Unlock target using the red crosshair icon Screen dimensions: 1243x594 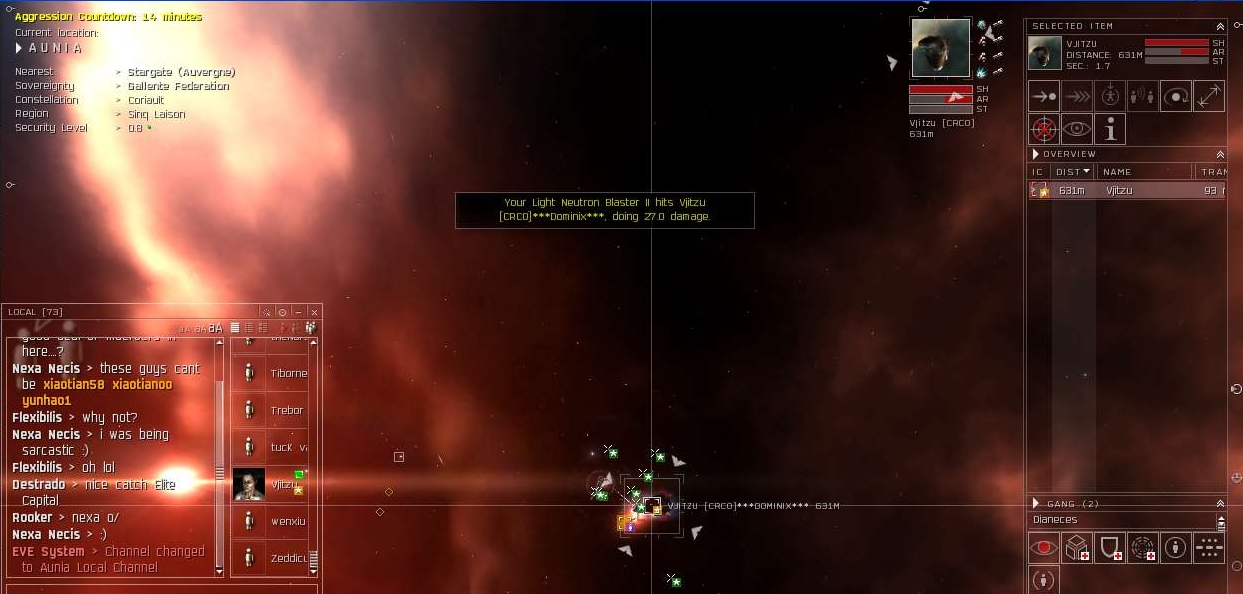1044,129
